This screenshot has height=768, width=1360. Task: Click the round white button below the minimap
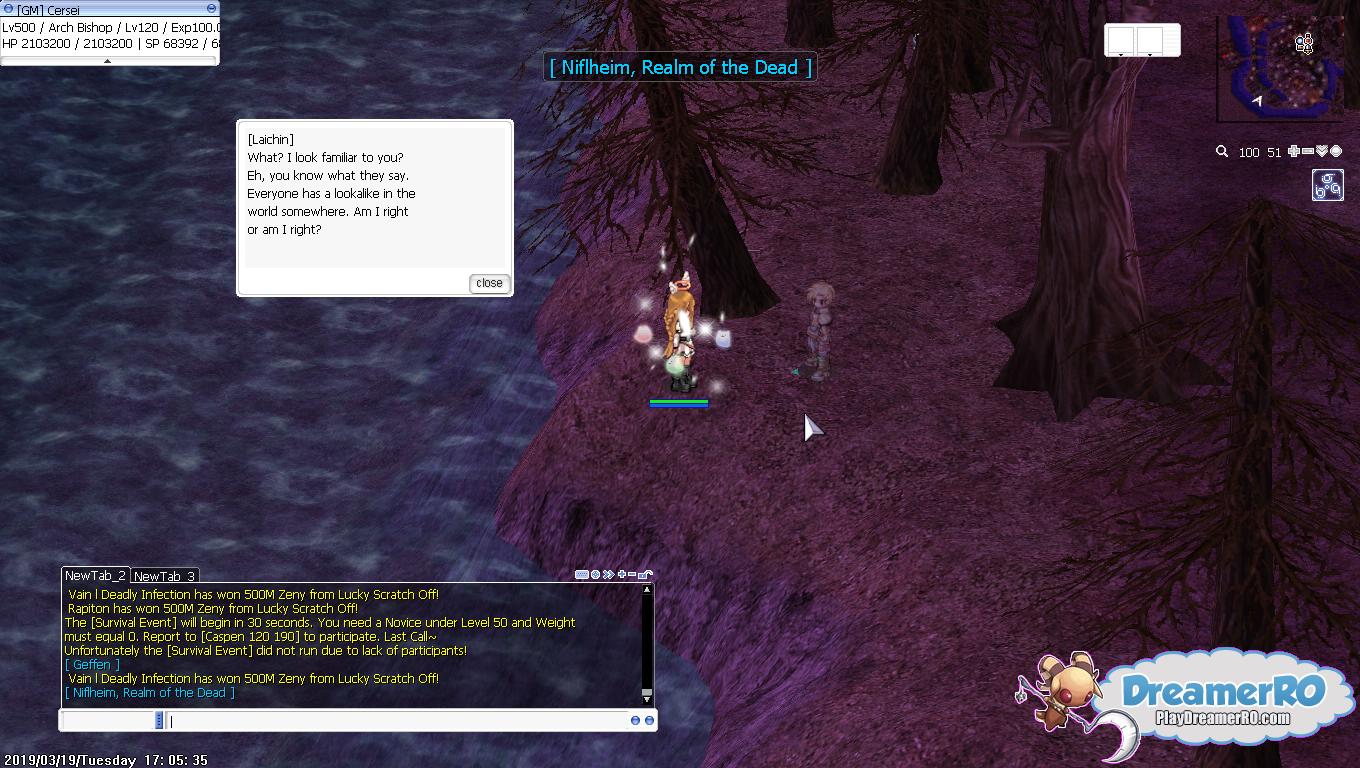pyautogui.click(x=1336, y=151)
